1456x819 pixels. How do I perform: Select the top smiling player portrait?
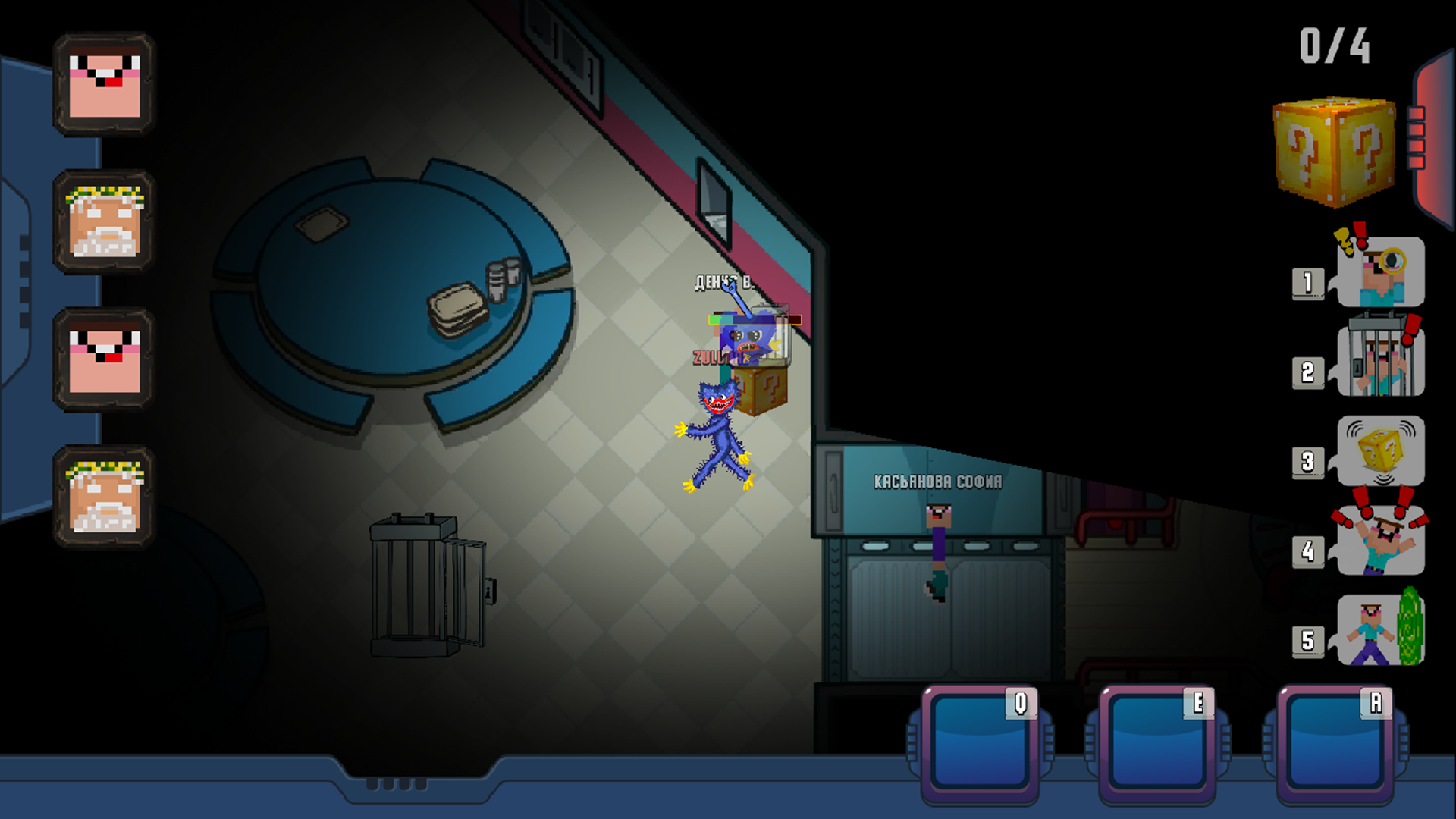coord(106,83)
